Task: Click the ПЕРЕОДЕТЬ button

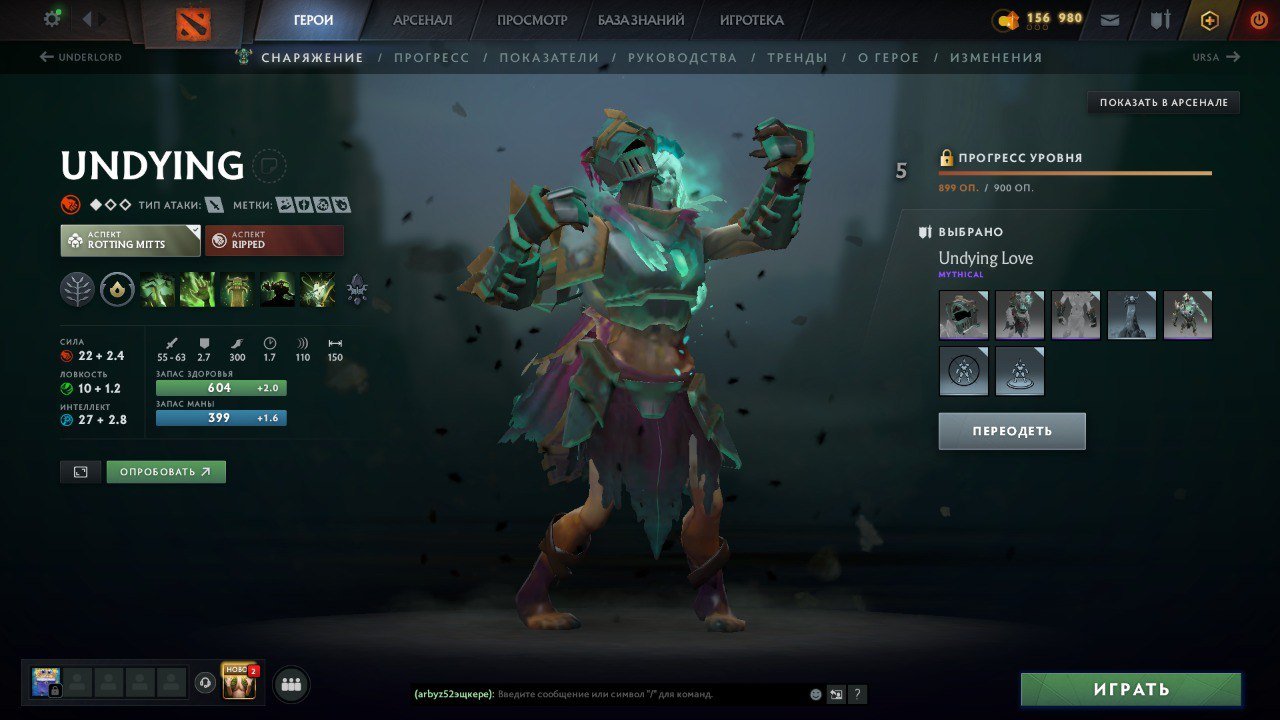Action: pyautogui.click(x=1011, y=431)
